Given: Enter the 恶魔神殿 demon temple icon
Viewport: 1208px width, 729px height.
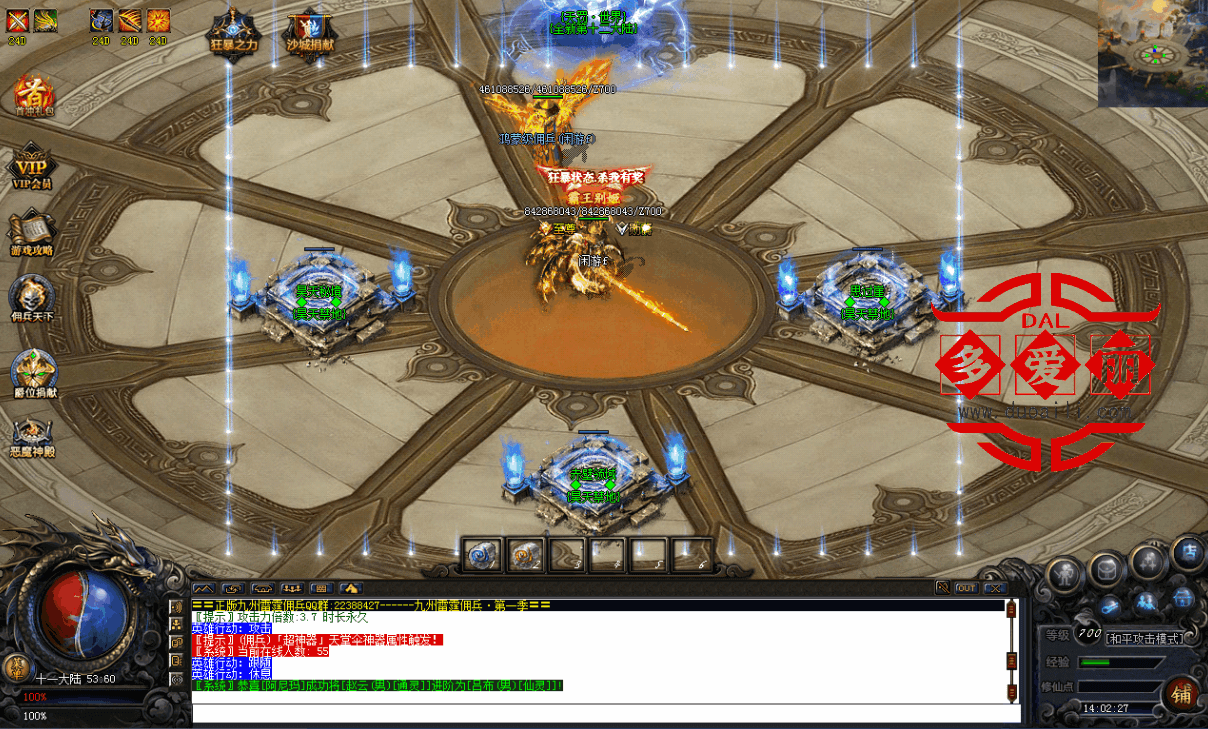Looking at the screenshot, I should (32, 434).
